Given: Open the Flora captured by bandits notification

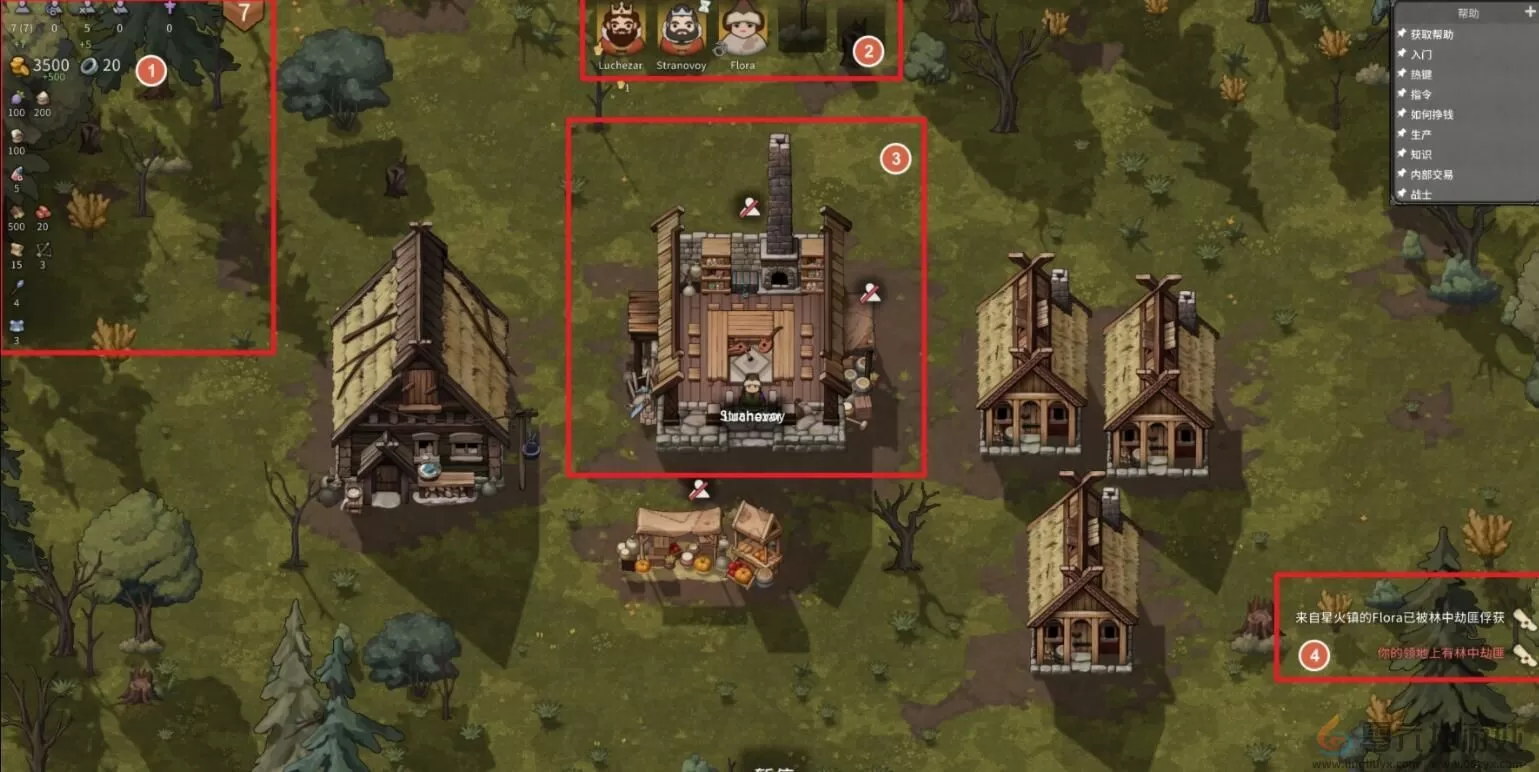Looking at the screenshot, I should coord(1399,618).
